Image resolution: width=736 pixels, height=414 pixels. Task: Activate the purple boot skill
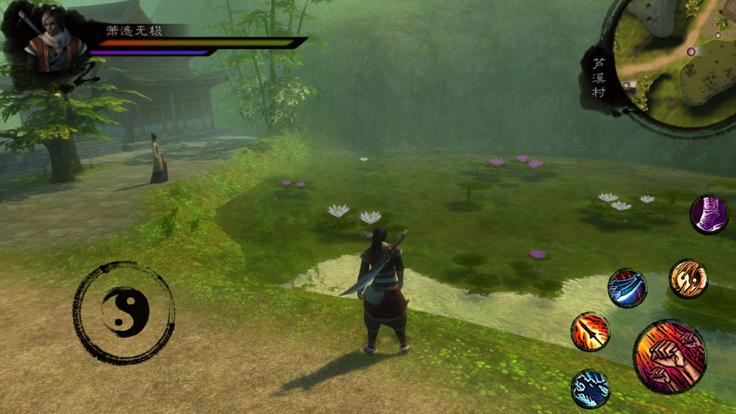[709, 215]
